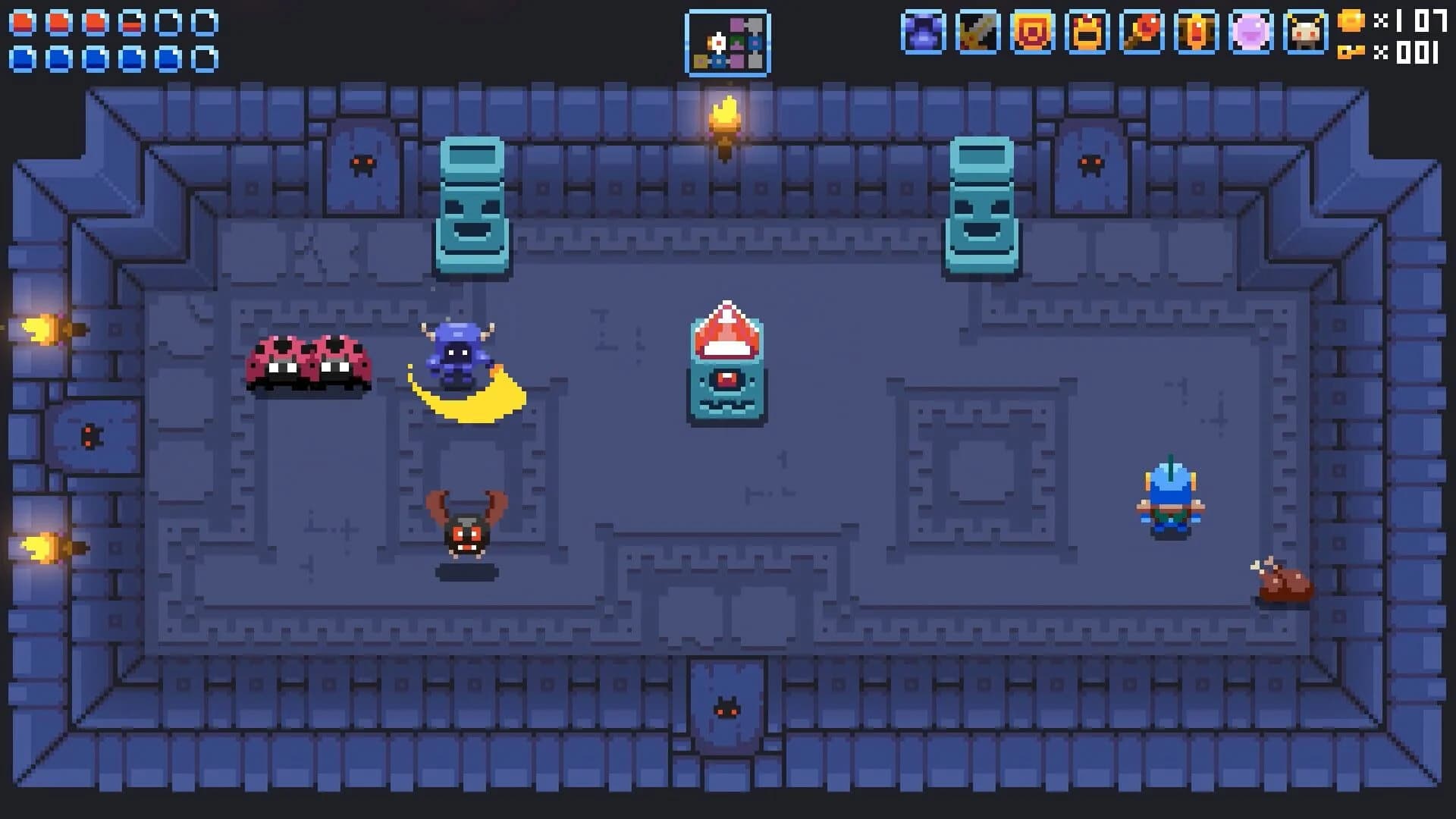Click the monster head icon at the inventory end
The width and height of the screenshot is (1456, 819).
[1306, 30]
